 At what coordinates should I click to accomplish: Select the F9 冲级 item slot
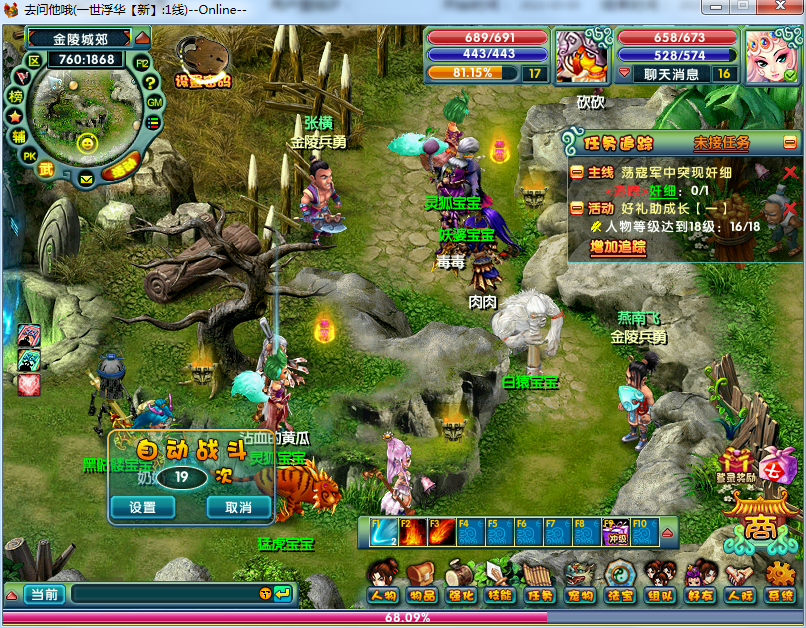(x=615, y=532)
